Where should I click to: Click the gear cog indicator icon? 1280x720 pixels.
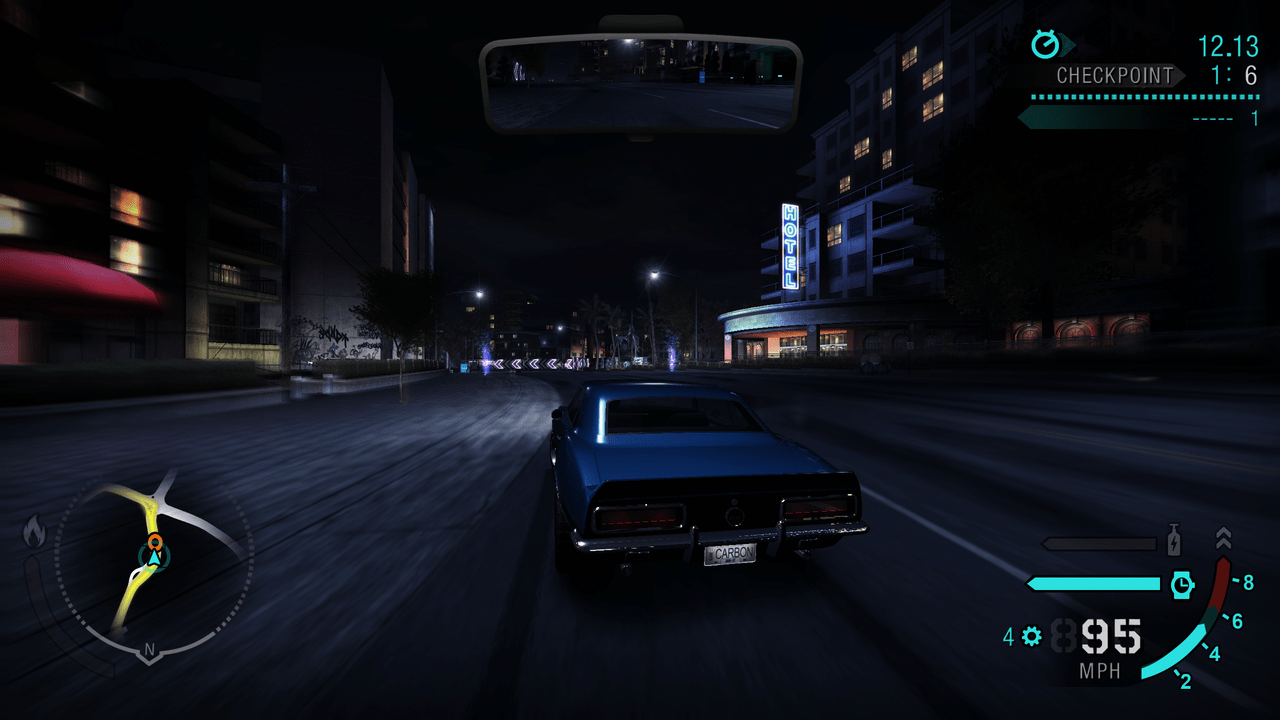(x=1031, y=635)
